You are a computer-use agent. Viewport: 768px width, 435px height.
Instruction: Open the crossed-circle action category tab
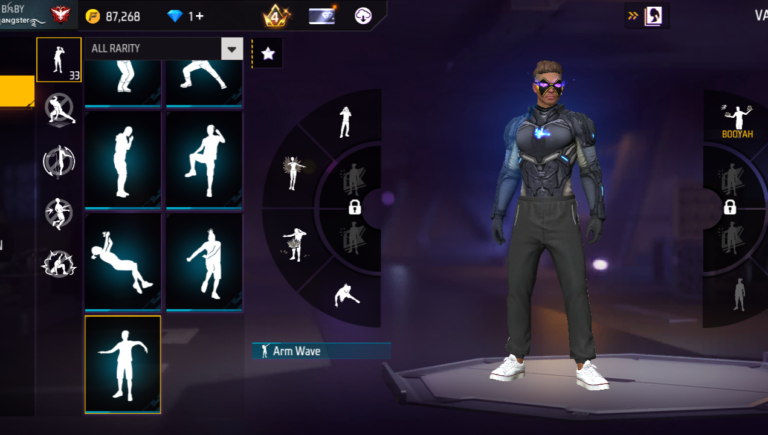59,108
